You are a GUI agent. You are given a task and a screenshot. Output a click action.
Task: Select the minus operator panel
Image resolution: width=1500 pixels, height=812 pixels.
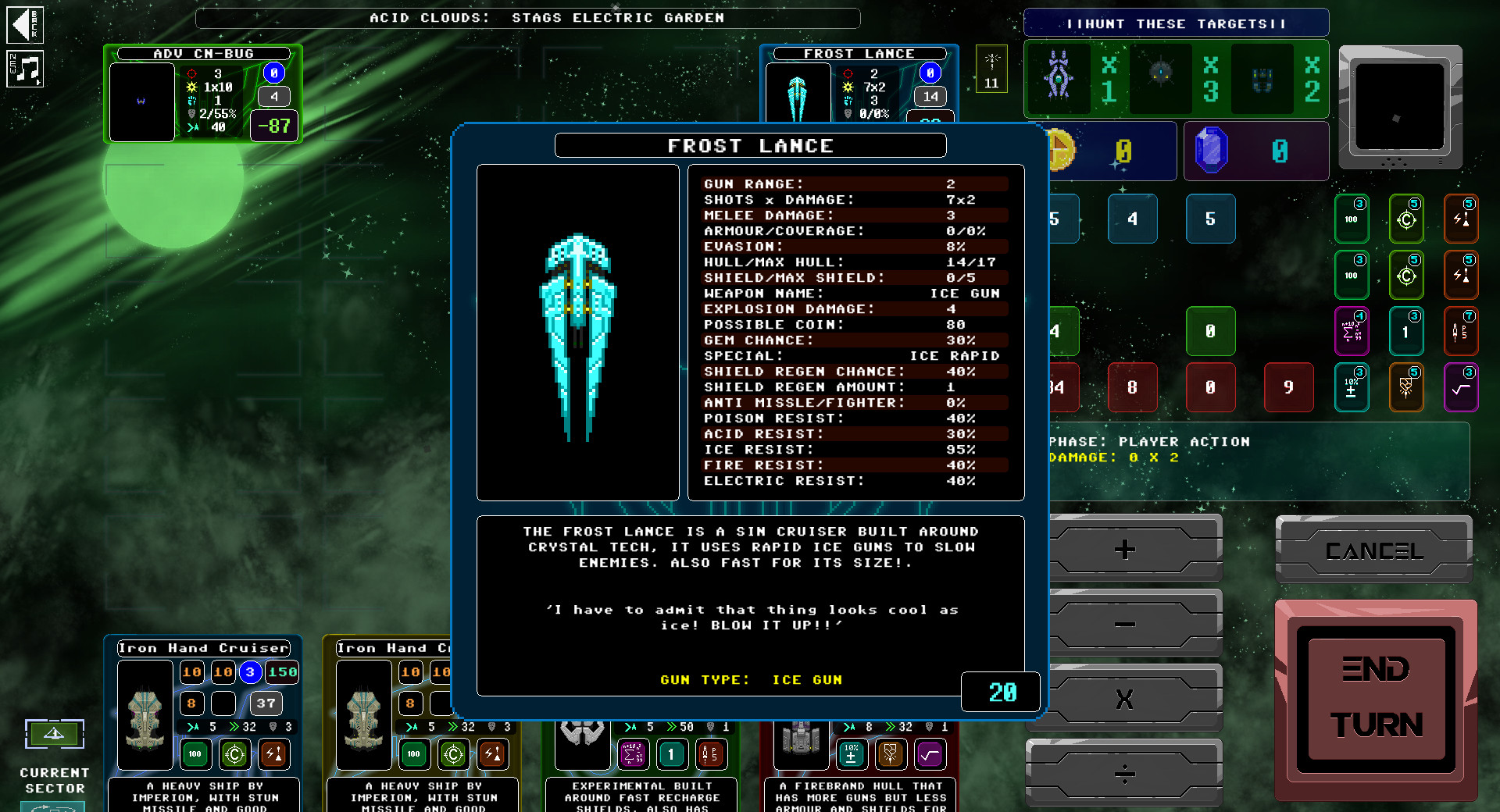pyautogui.click(x=1123, y=625)
